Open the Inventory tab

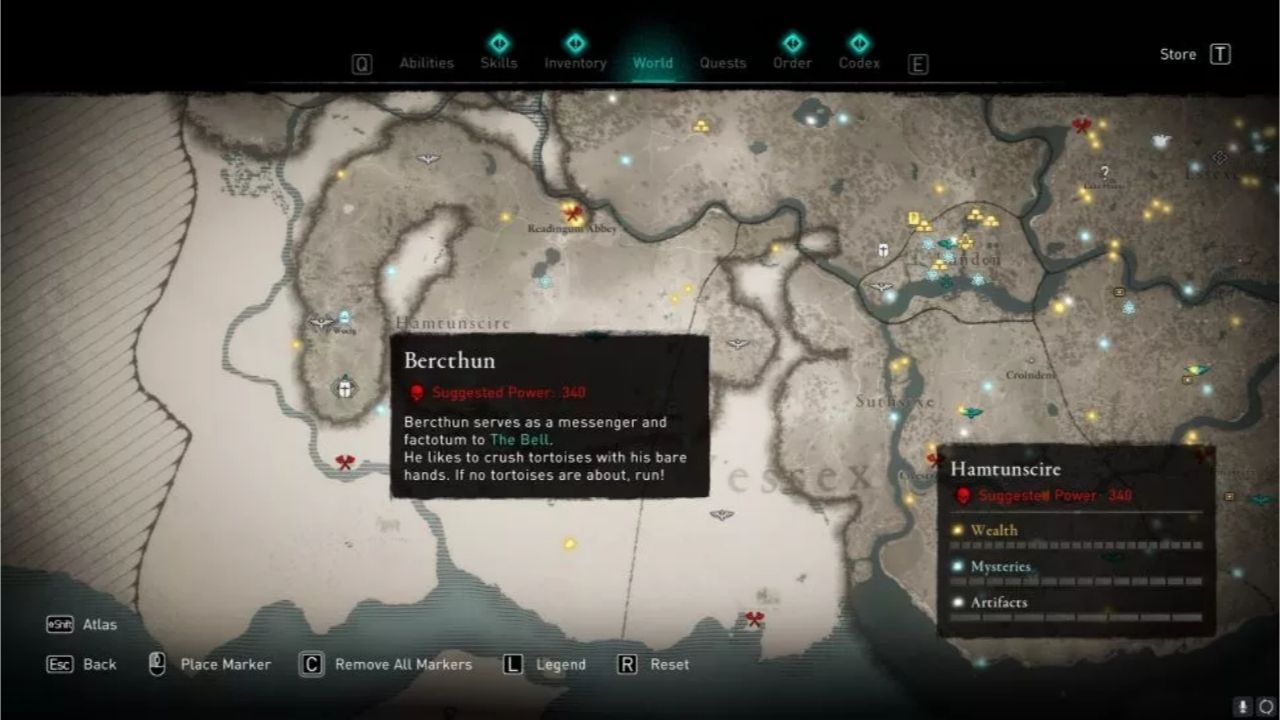coord(575,63)
